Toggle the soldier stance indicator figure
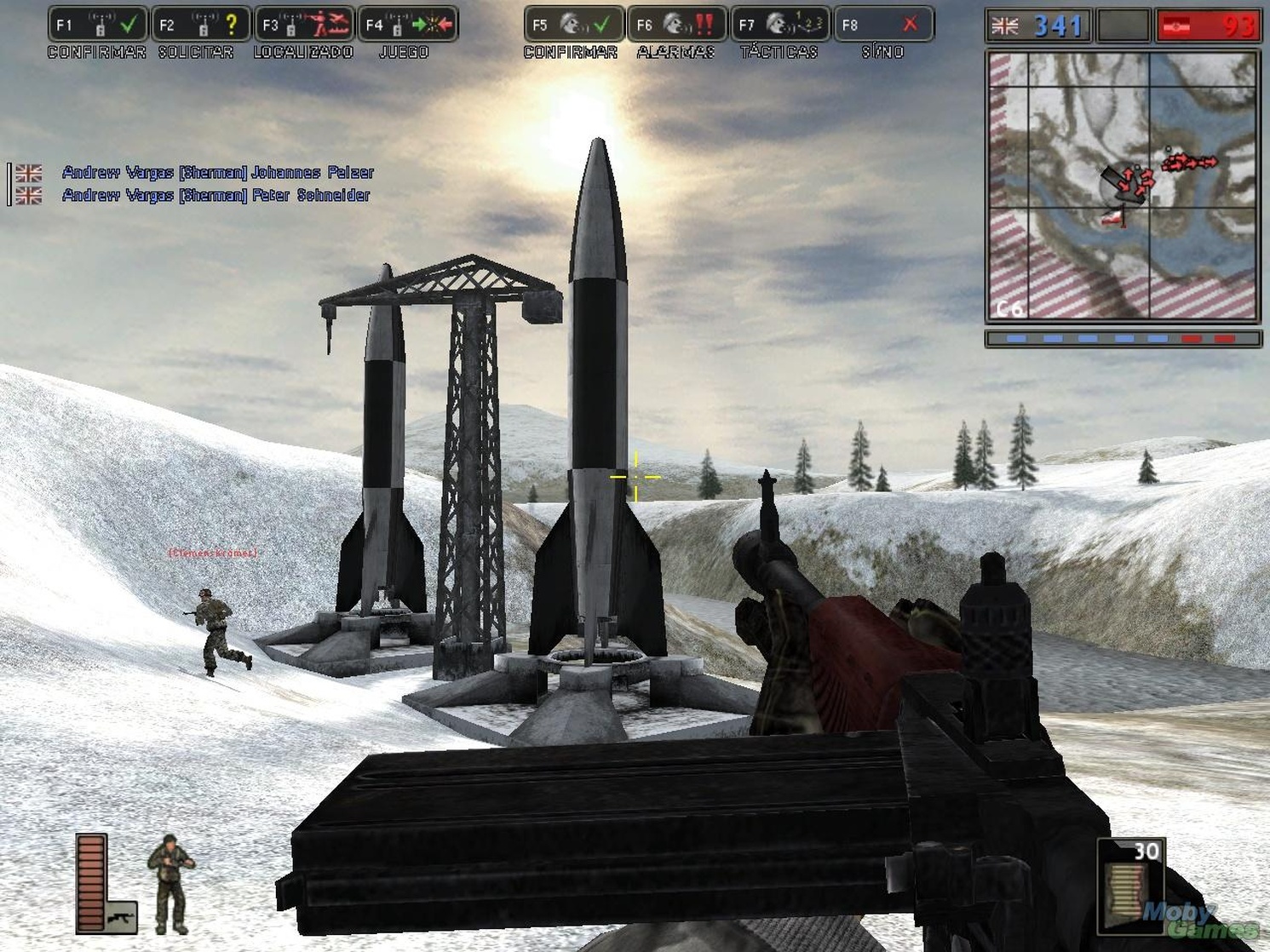1270x952 pixels. click(170, 879)
